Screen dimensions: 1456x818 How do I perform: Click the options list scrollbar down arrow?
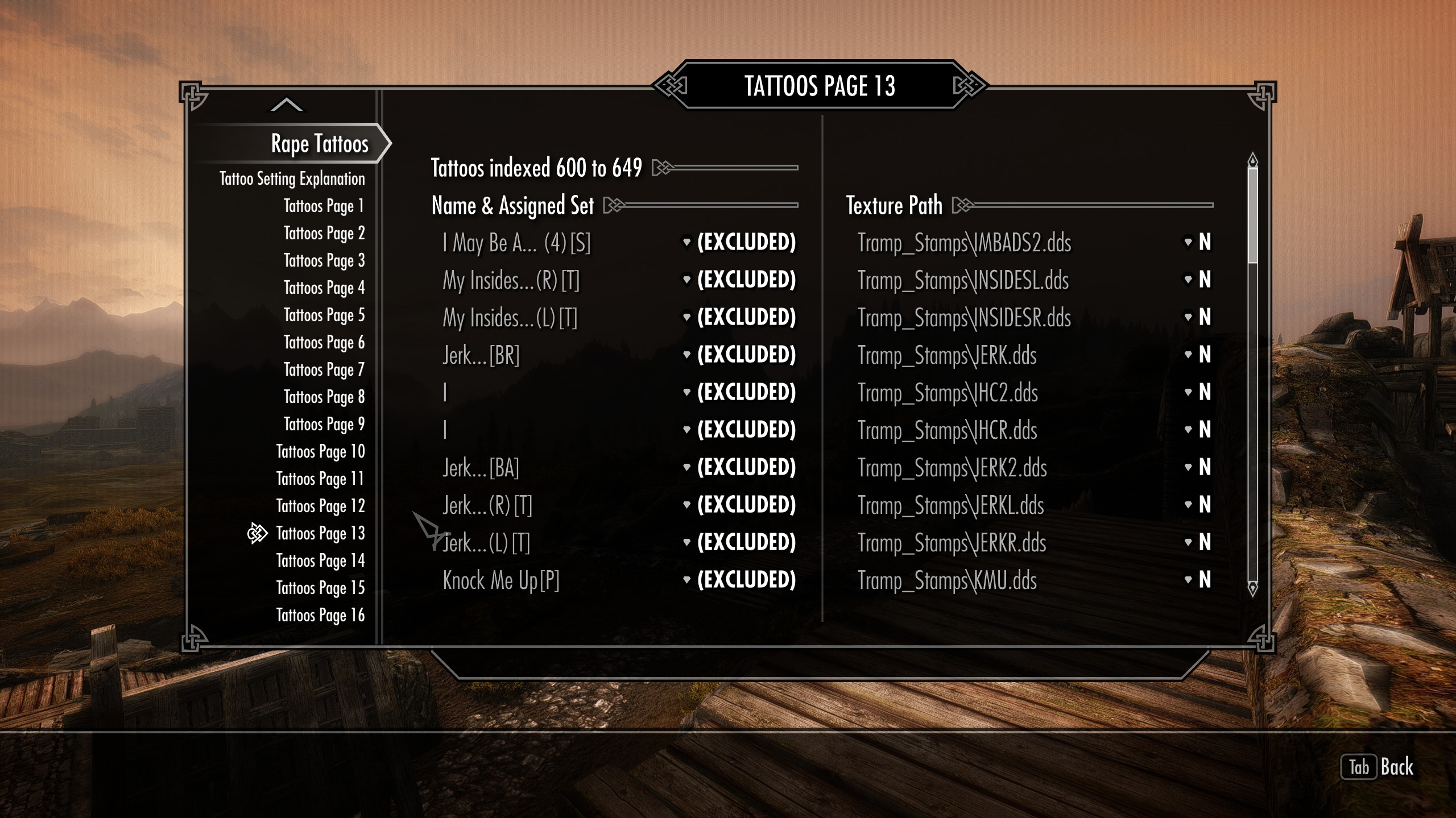click(1252, 588)
